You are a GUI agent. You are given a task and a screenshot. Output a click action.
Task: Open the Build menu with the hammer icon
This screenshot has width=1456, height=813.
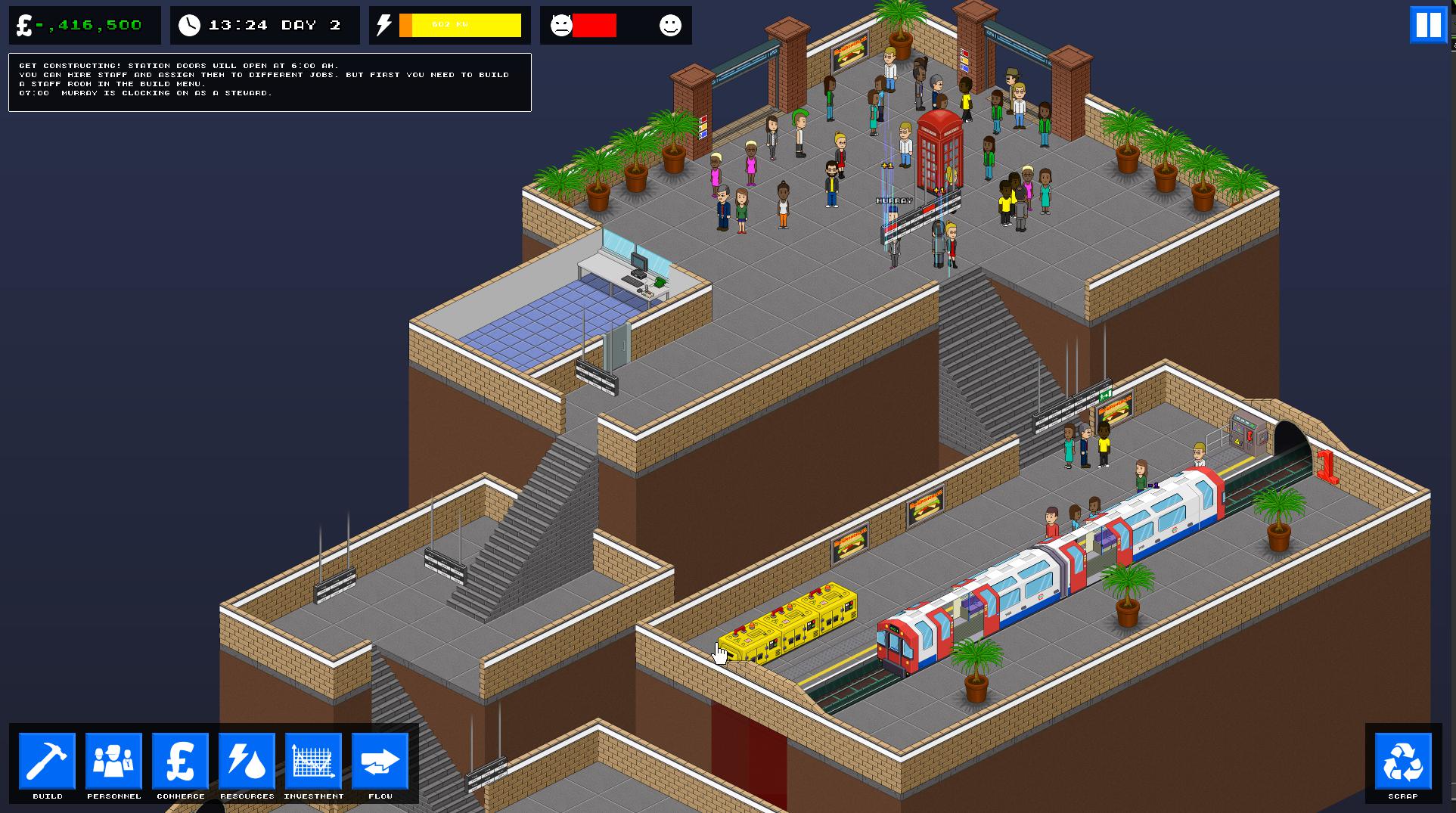(47, 762)
